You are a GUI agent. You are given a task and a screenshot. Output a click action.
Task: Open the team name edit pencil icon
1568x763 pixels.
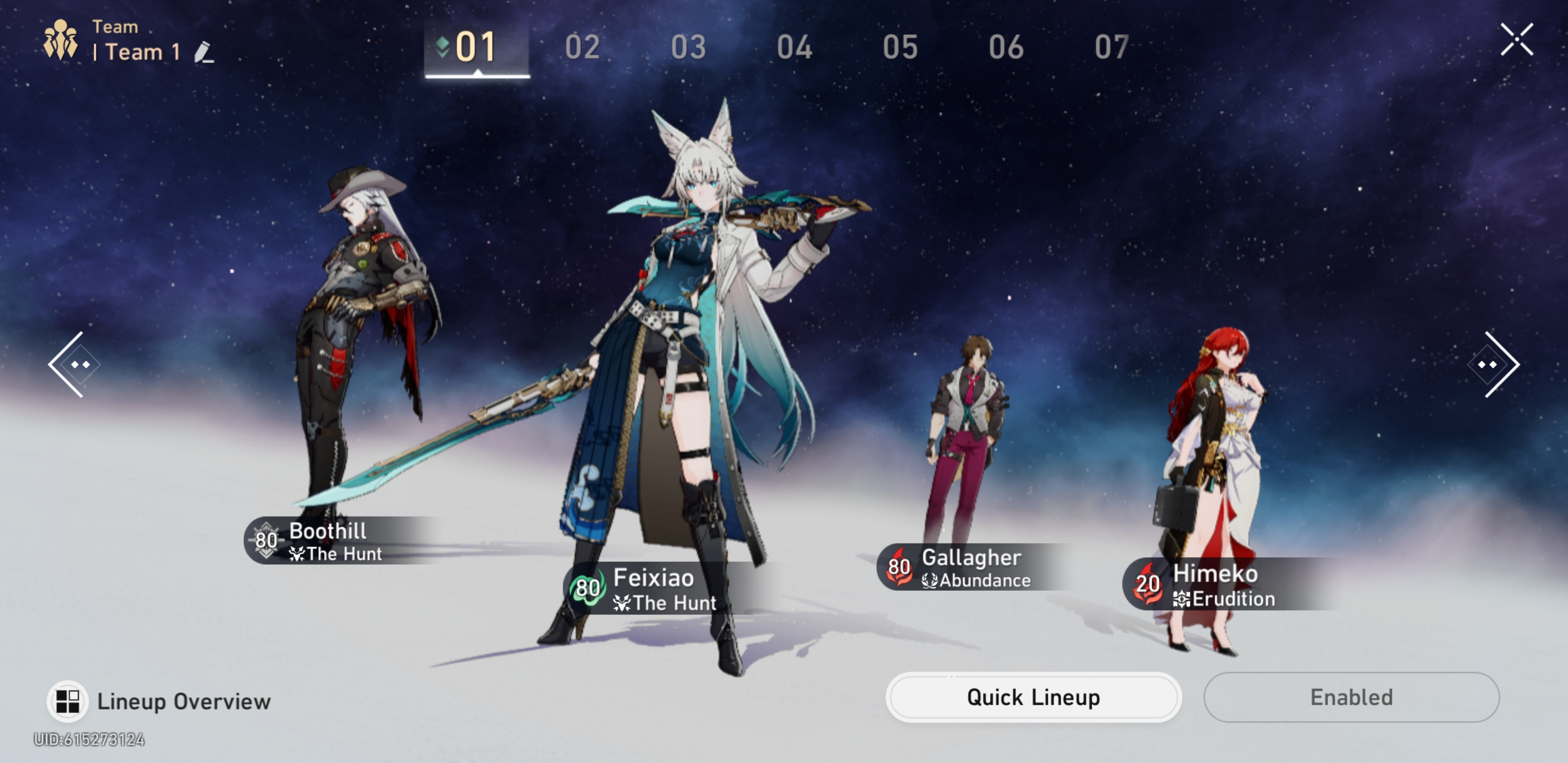pyautogui.click(x=203, y=54)
